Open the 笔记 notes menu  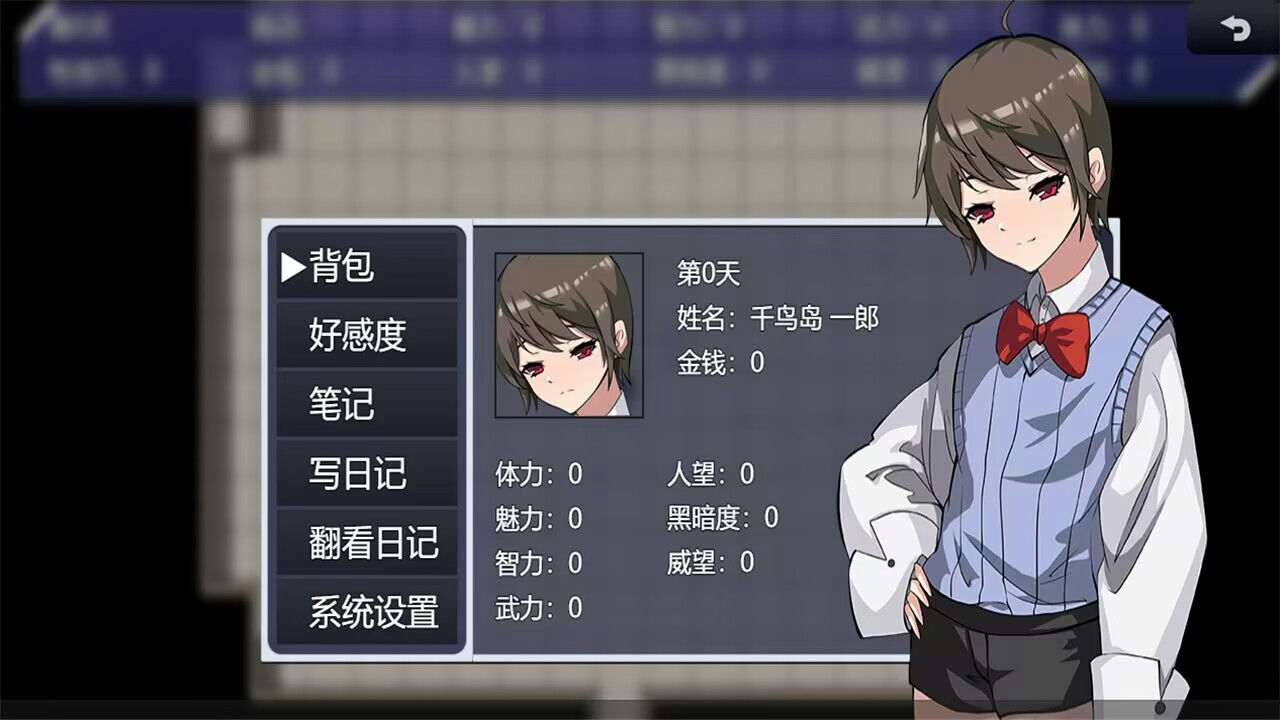coord(340,405)
